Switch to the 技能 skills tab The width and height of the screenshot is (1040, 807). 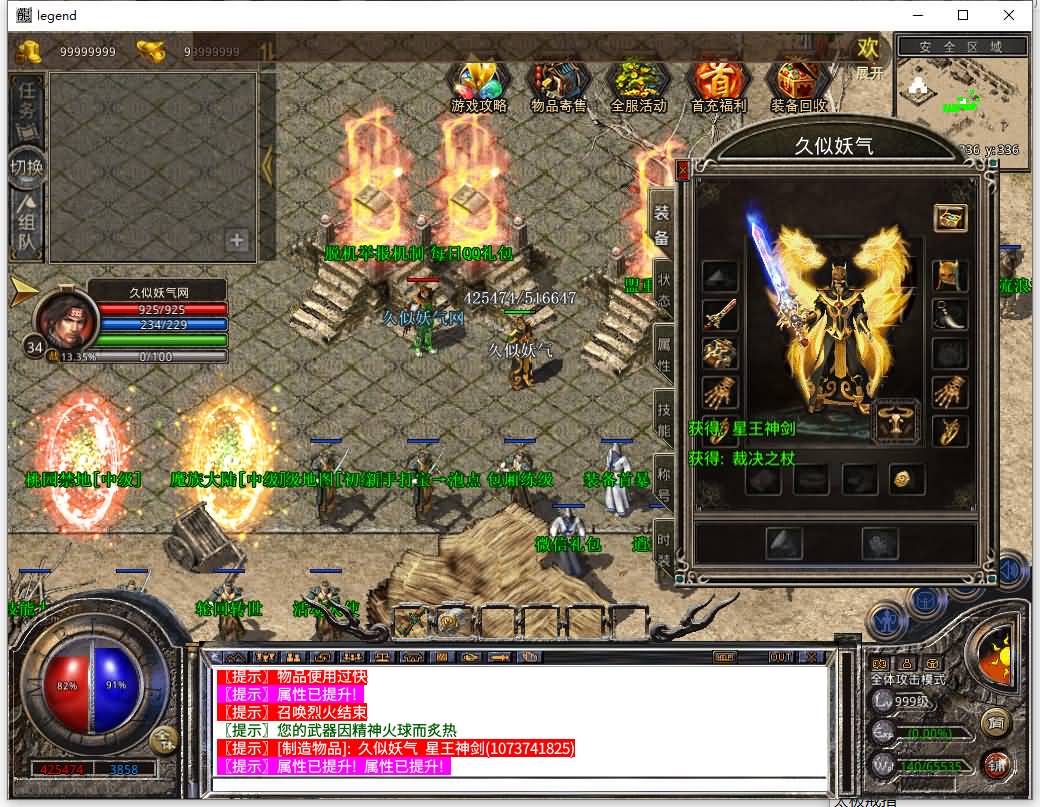coord(662,420)
